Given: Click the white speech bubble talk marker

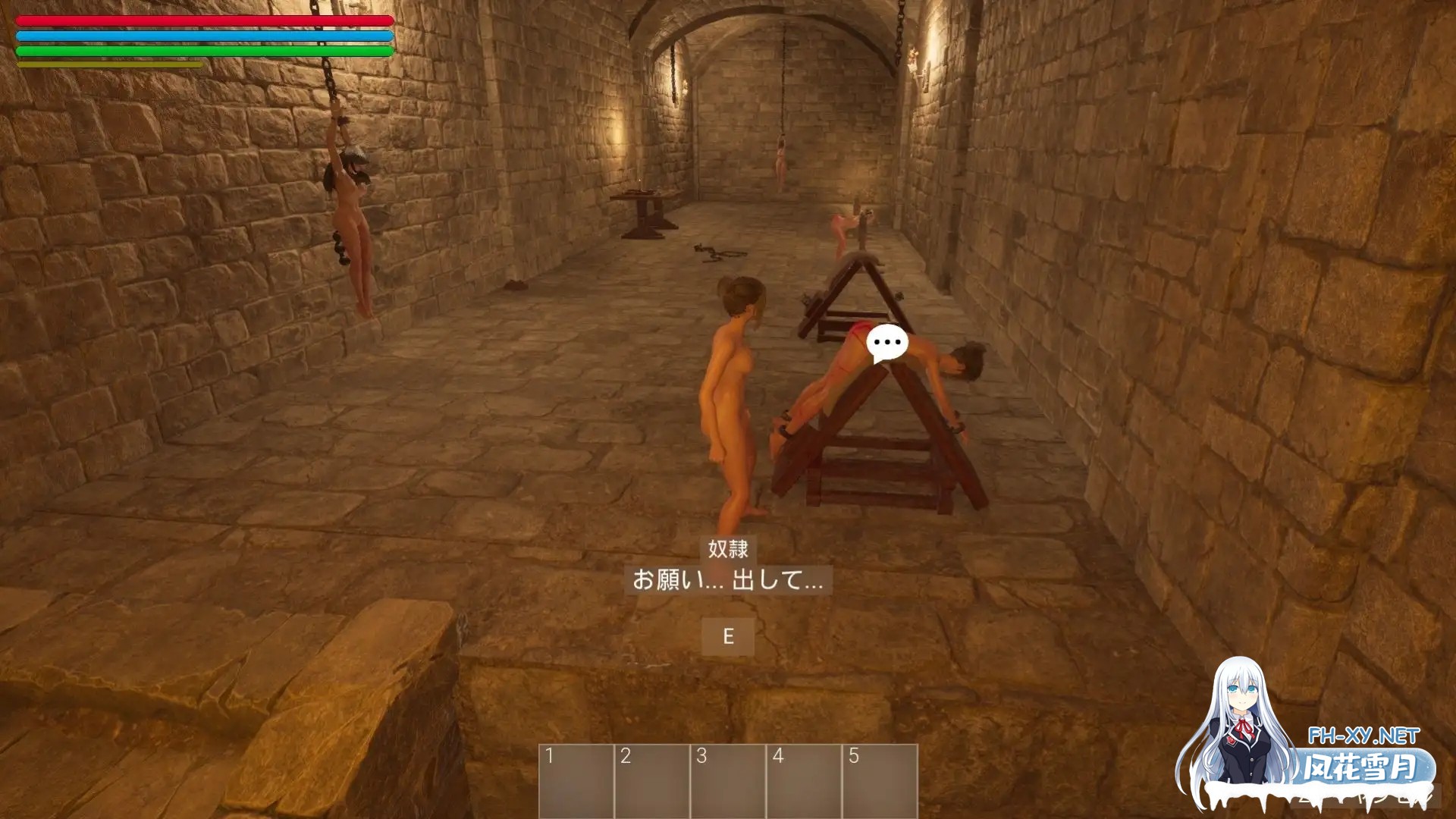Looking at the screenshot, I should pos(887,343).
